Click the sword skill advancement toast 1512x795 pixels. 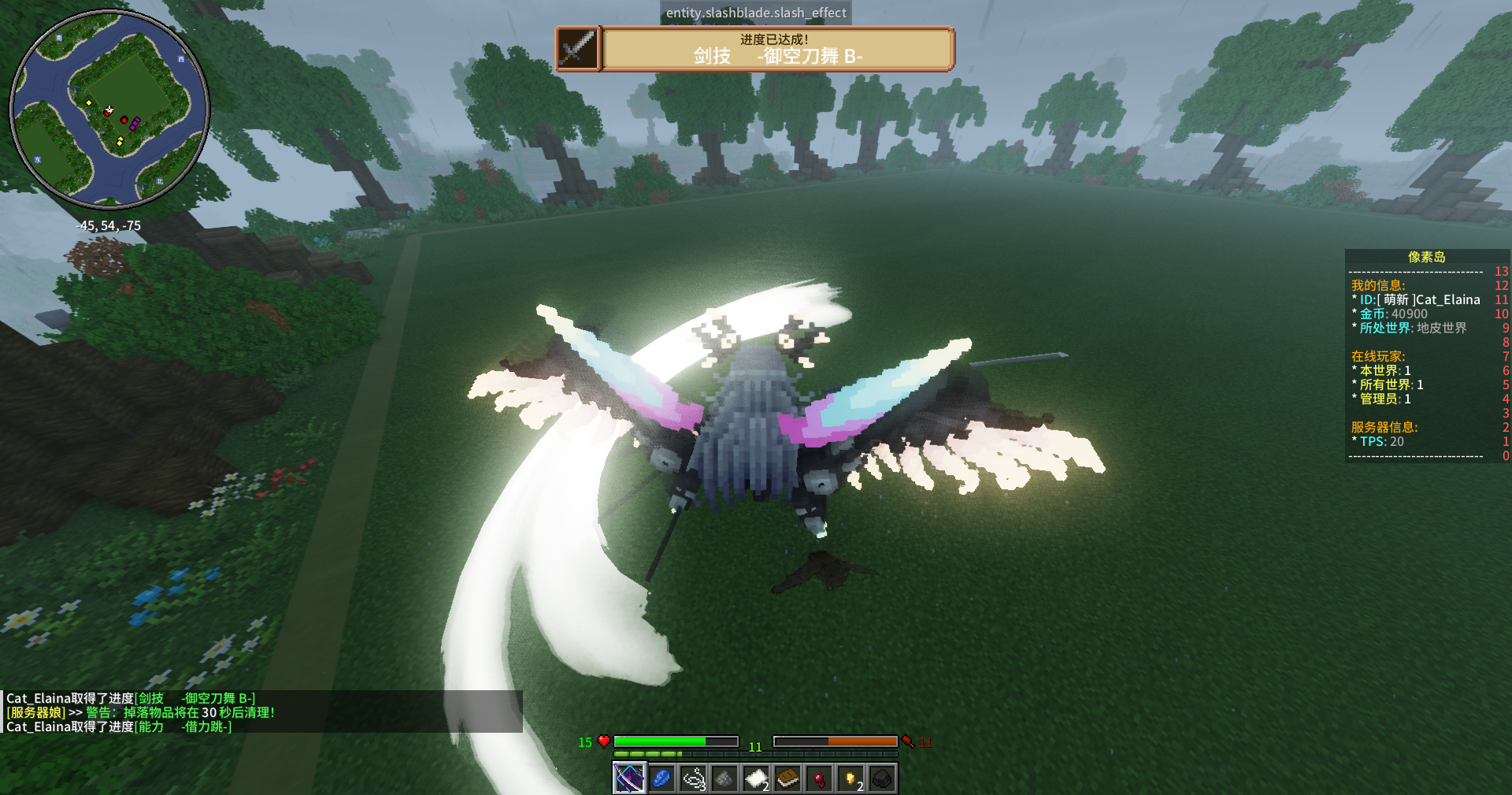point(754,49)
